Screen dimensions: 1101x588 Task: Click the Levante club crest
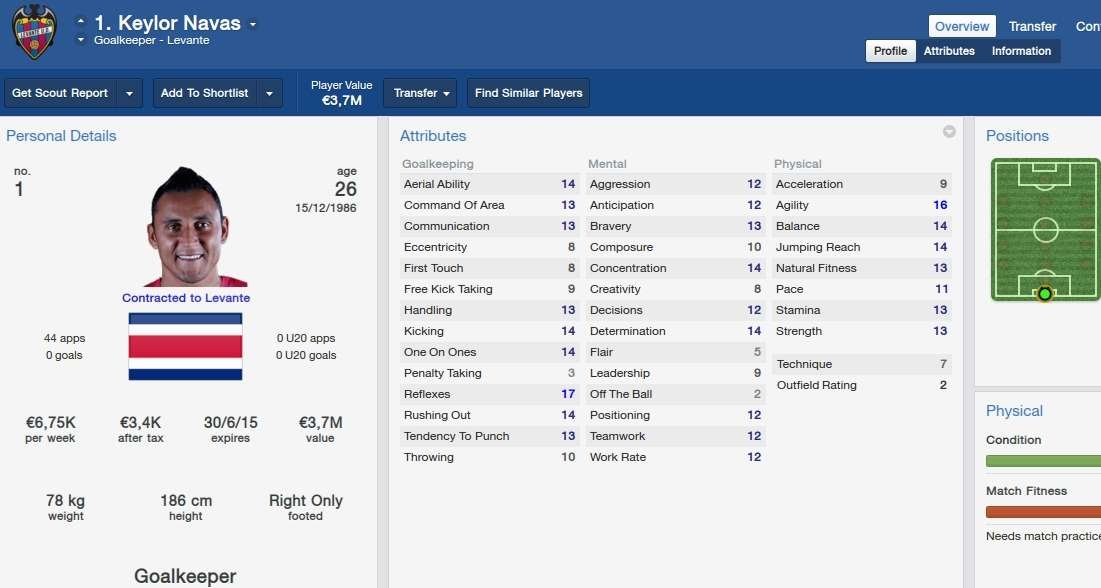[34, 30]
